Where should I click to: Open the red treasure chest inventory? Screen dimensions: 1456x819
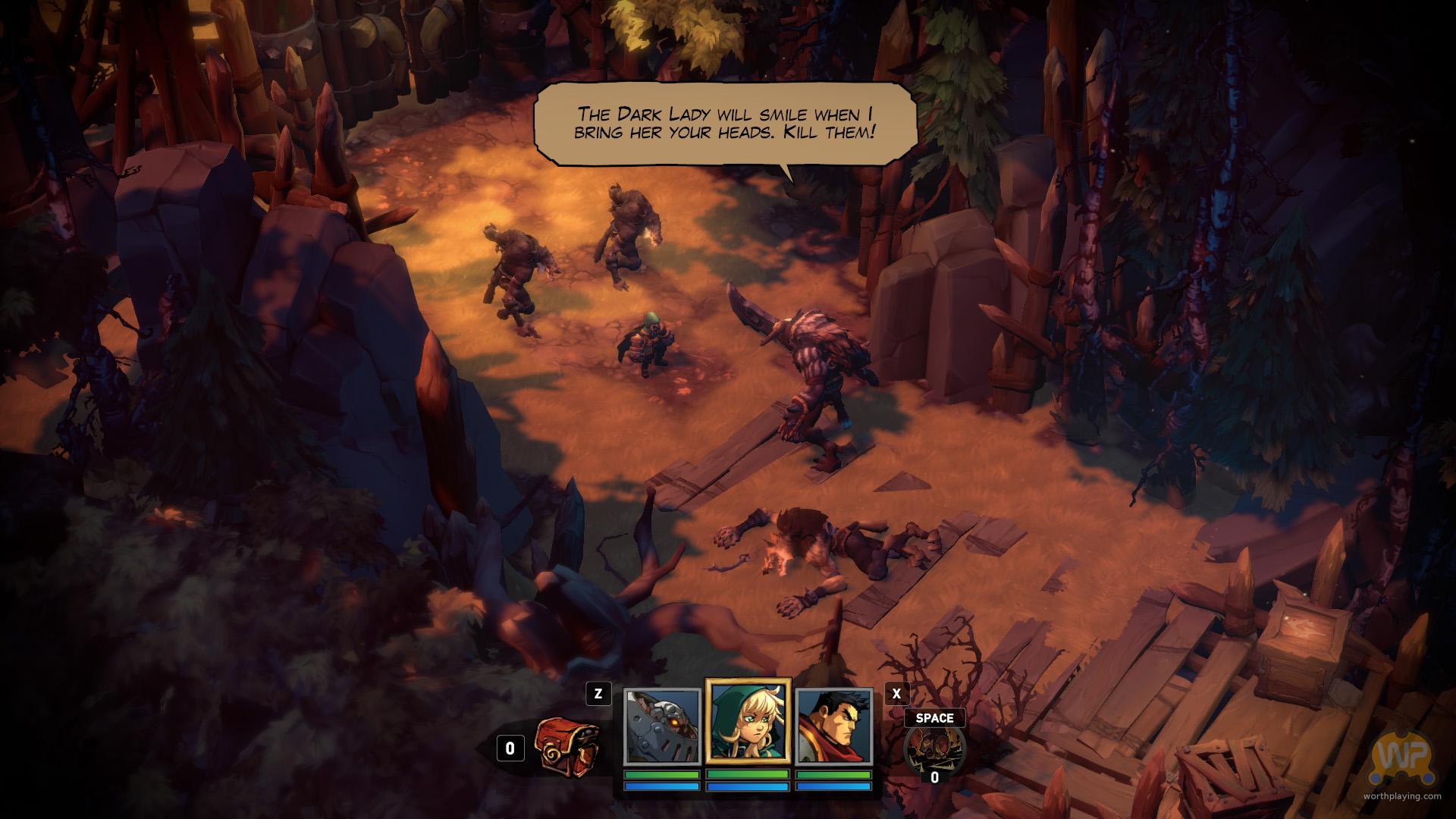[567, 745]
